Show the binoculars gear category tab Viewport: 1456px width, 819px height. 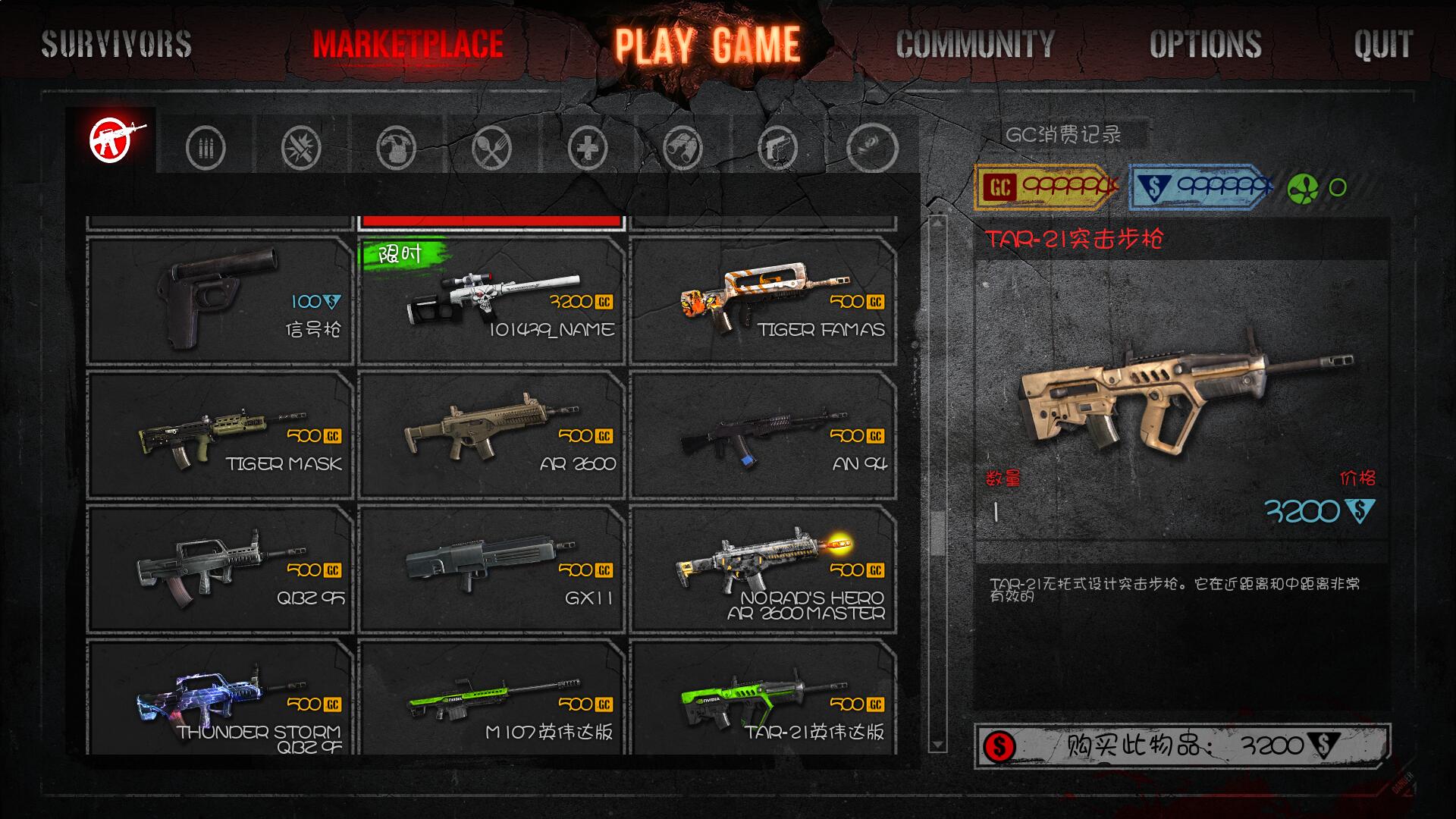(x=682, y=147)
